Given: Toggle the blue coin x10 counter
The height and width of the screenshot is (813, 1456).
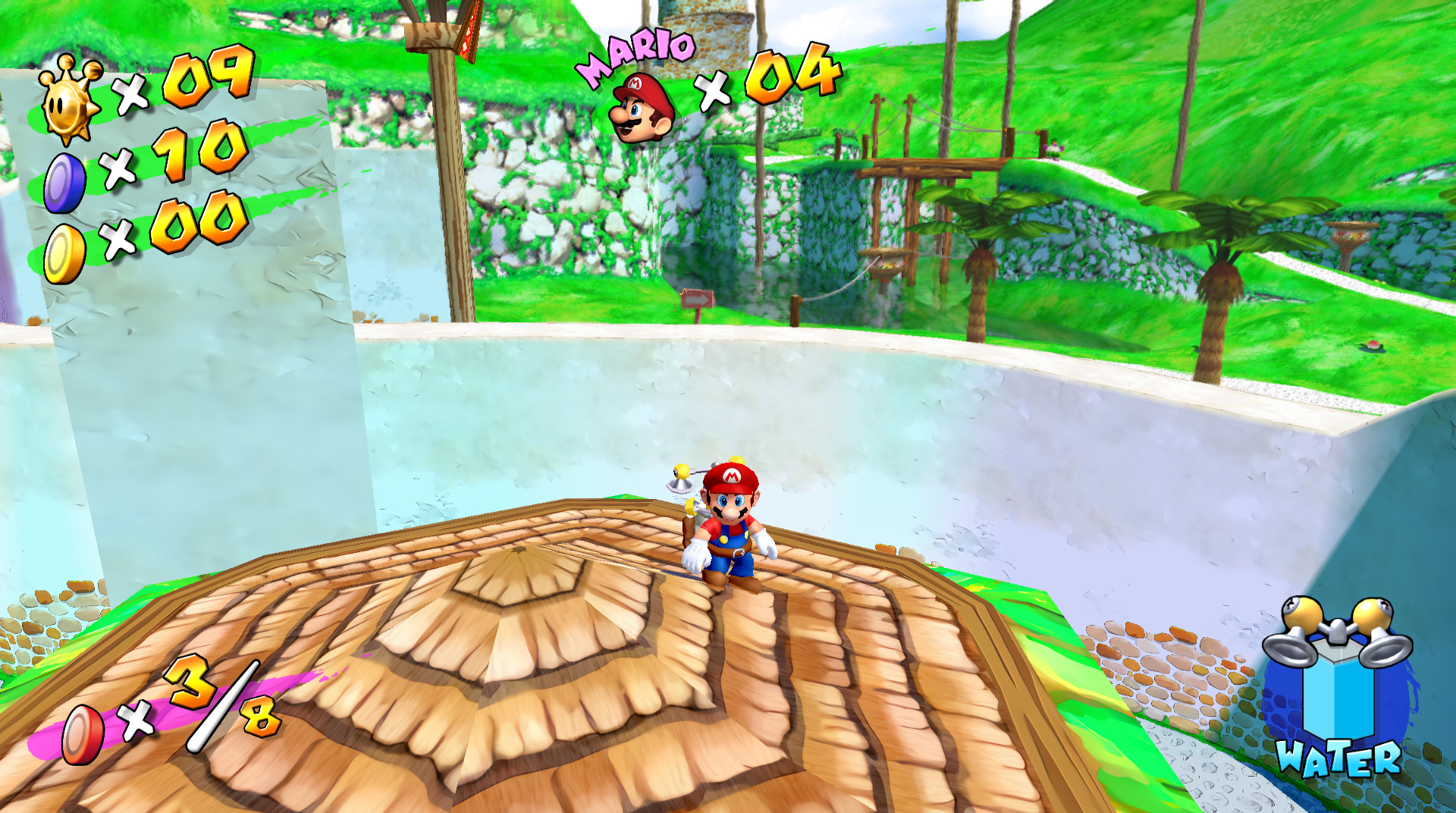Looking at the screenshot, I should pos(199,157).
